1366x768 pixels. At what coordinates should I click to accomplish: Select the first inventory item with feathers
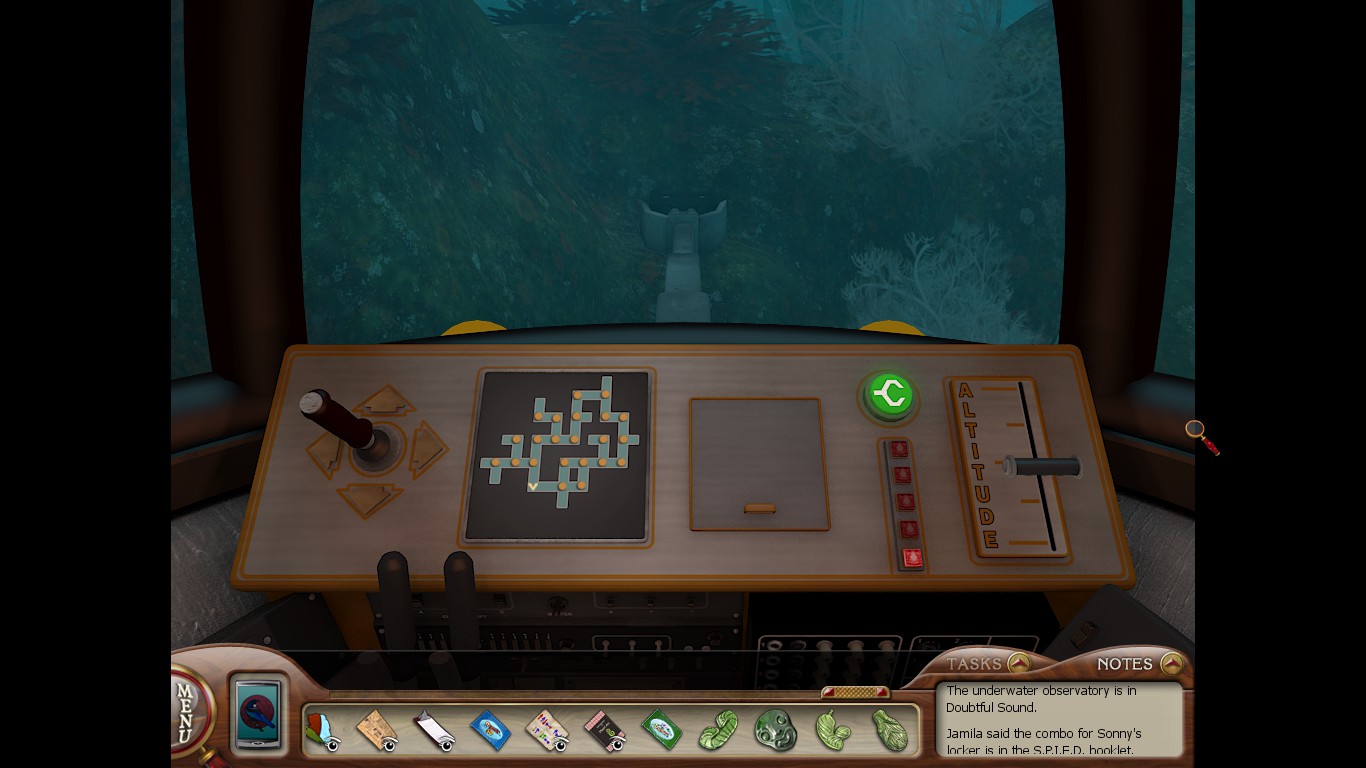pos(322,730)
